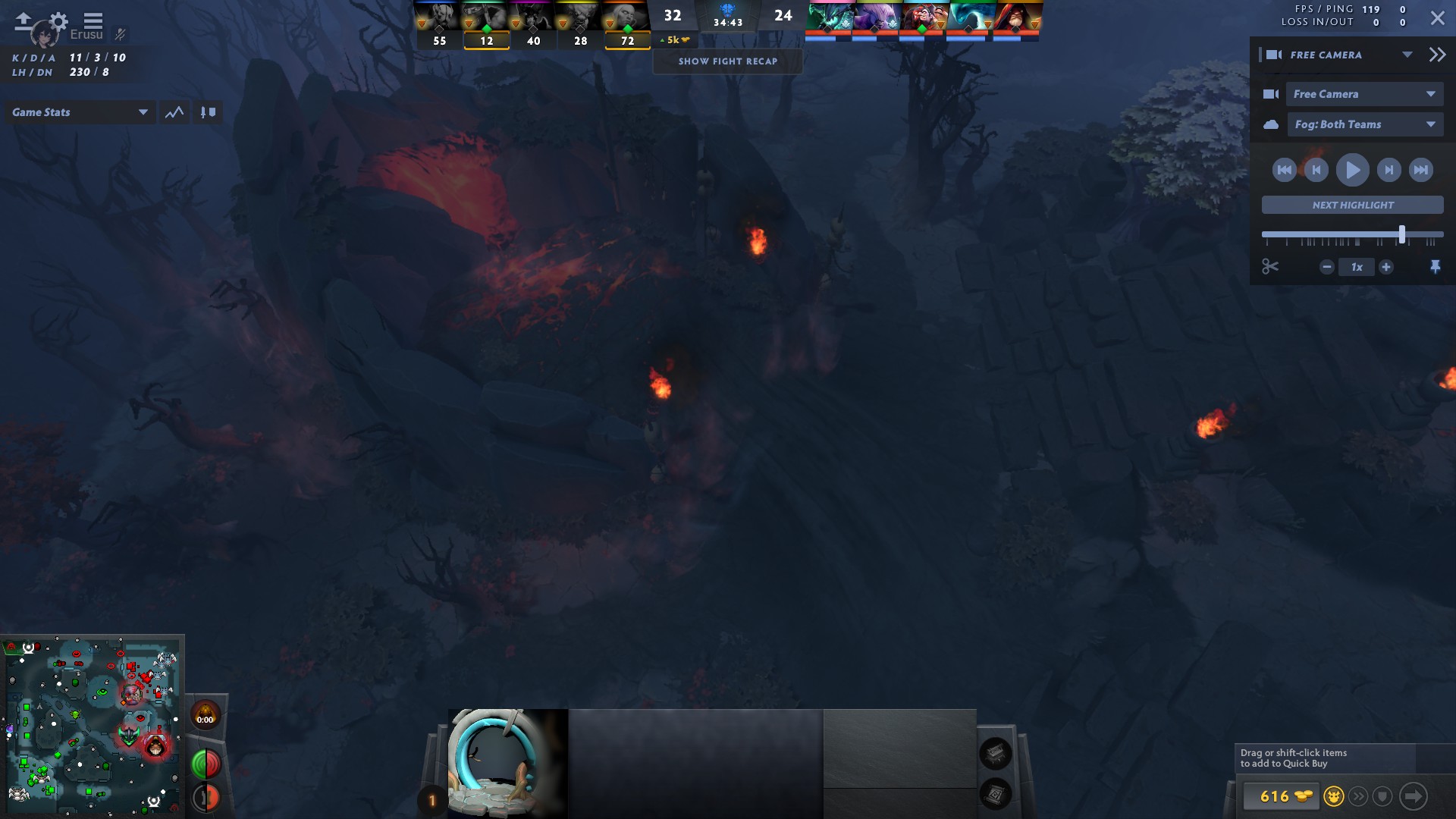This screenshot has height=819, width=1456.
Task: Pin the replay control panel
Action: (x=1437, y=266)
